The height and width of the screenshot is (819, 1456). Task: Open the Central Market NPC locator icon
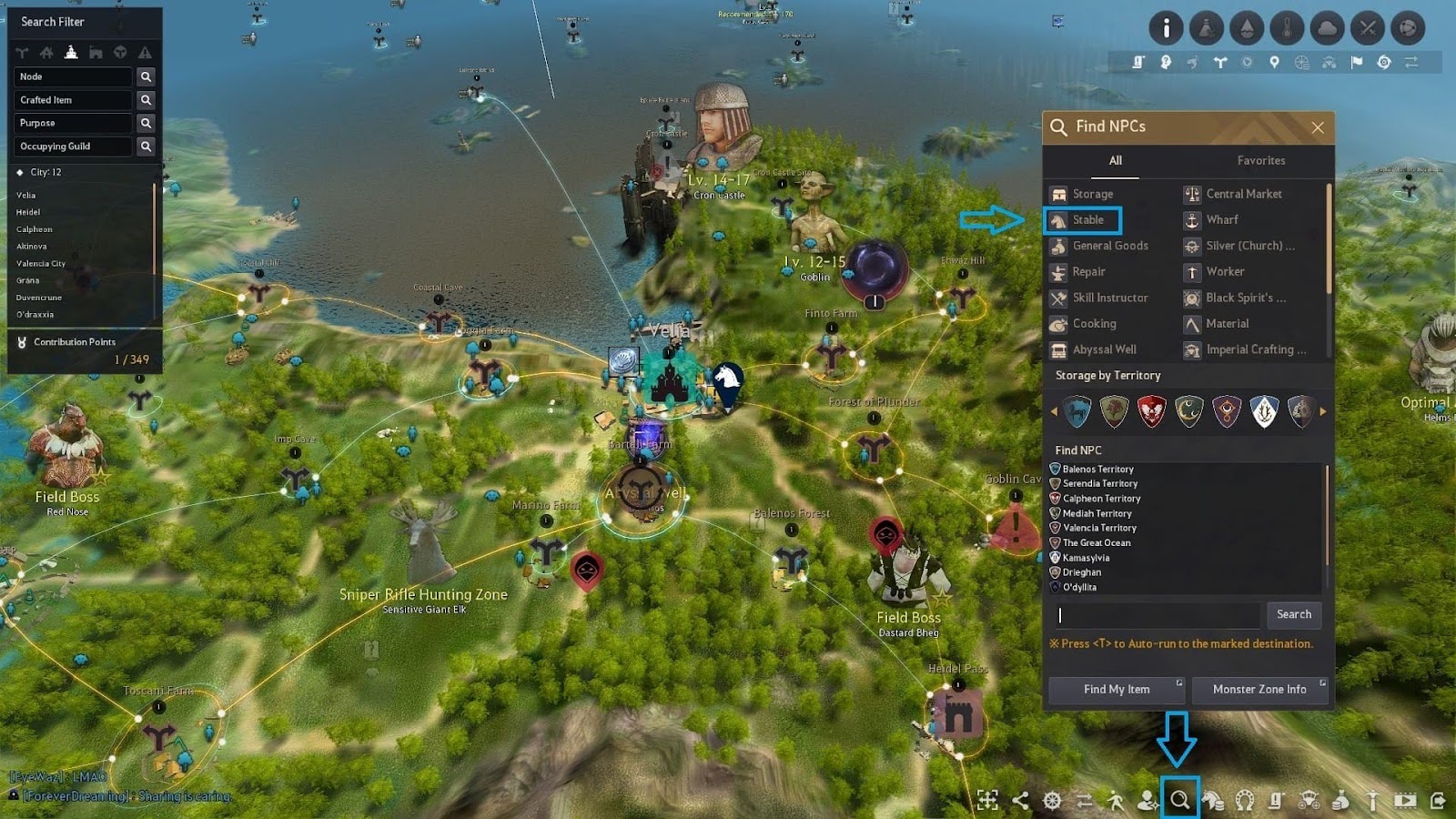tap(1190, 194)
